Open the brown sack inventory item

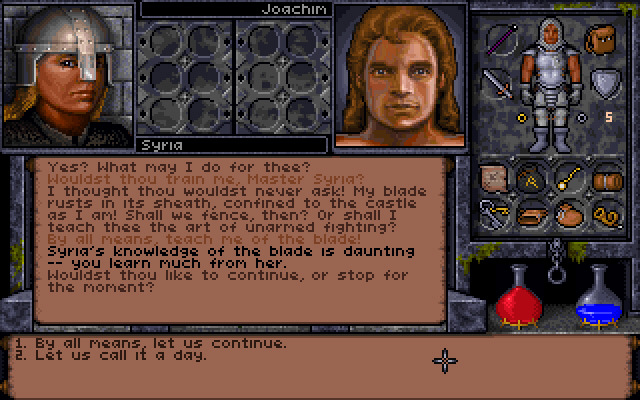coord(570,212)
